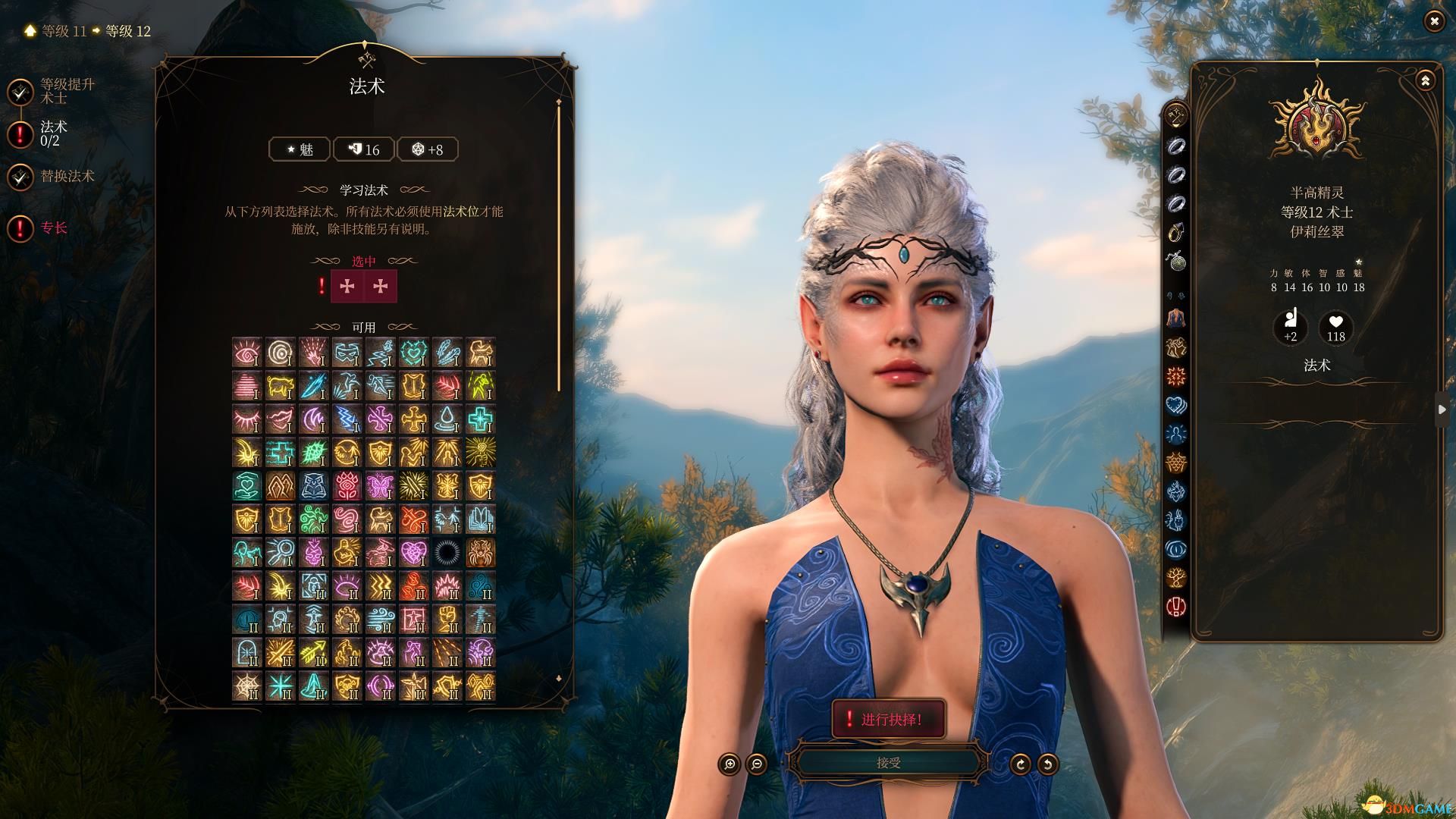Select the white spider web spell
The image size is (1456, 819).
pyautogui.click(x=247, y=686)
